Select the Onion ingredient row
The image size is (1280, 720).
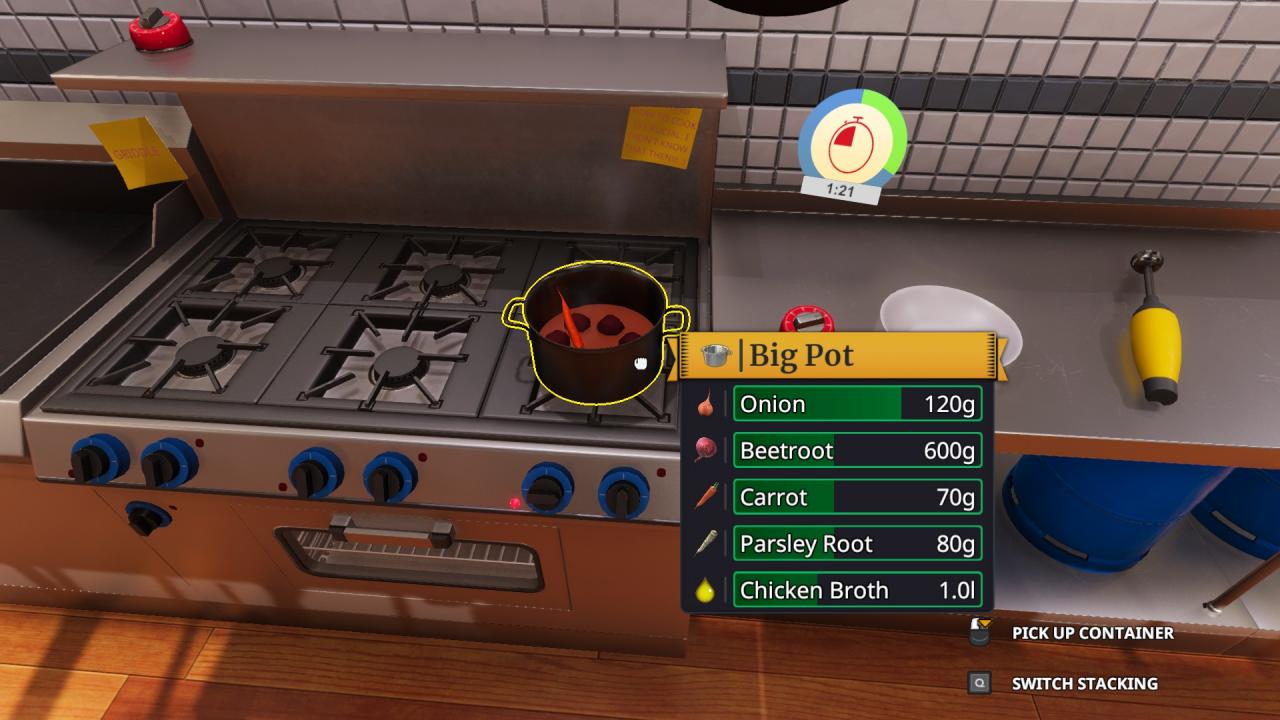(x=857, y=404)
